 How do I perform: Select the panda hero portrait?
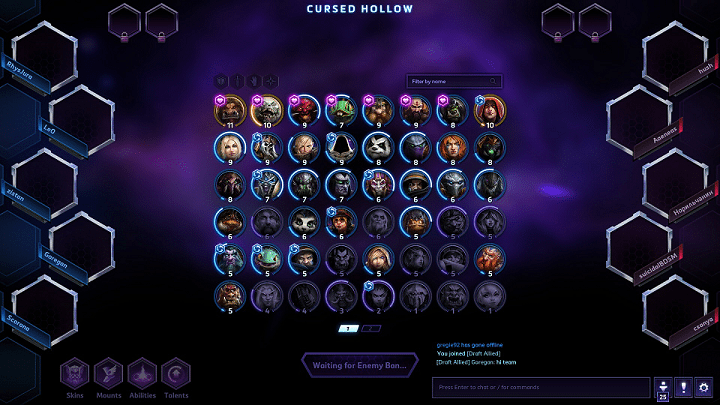point(377,146)
